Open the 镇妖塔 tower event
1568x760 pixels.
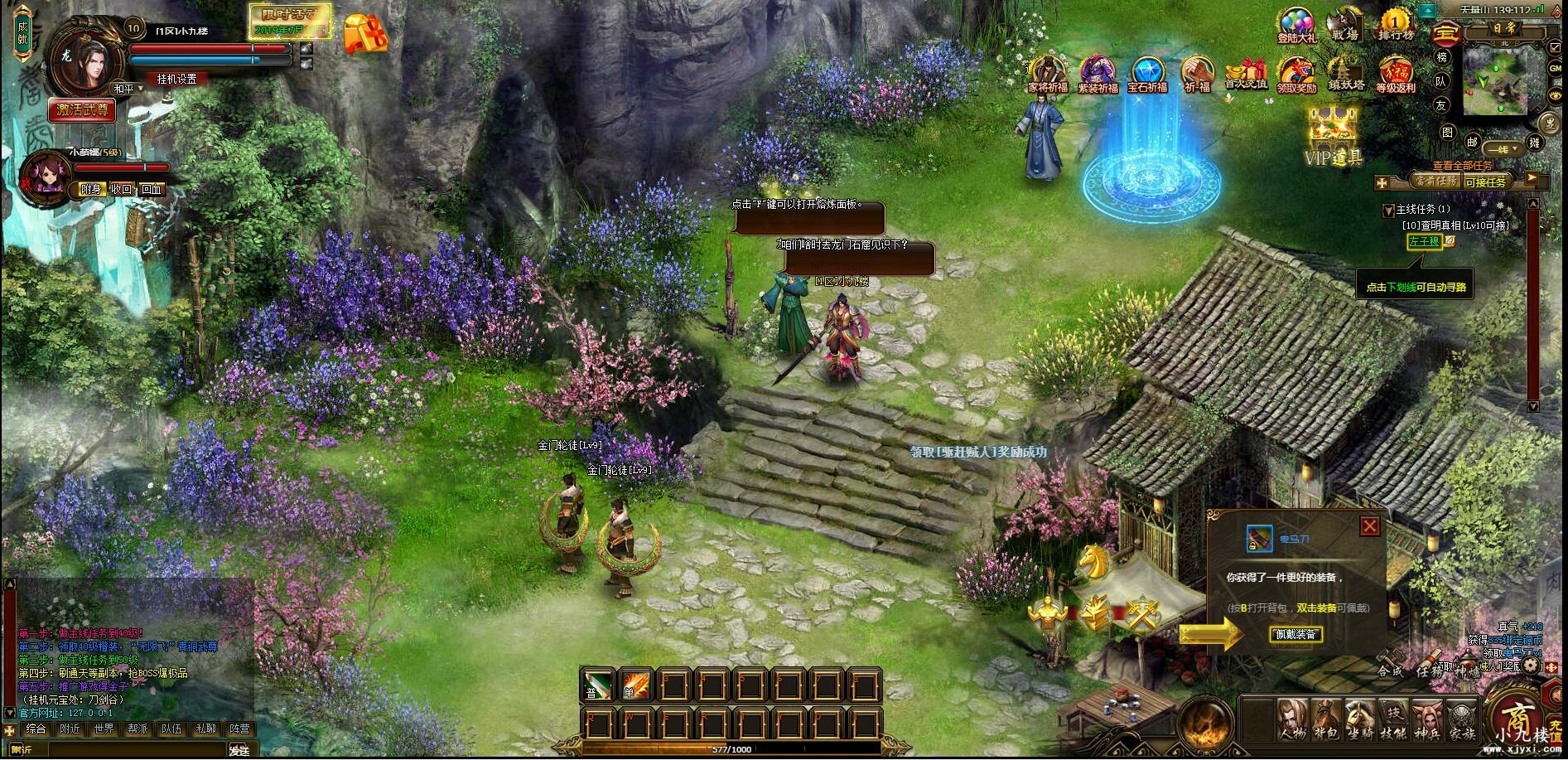[x=1345, y=75]
